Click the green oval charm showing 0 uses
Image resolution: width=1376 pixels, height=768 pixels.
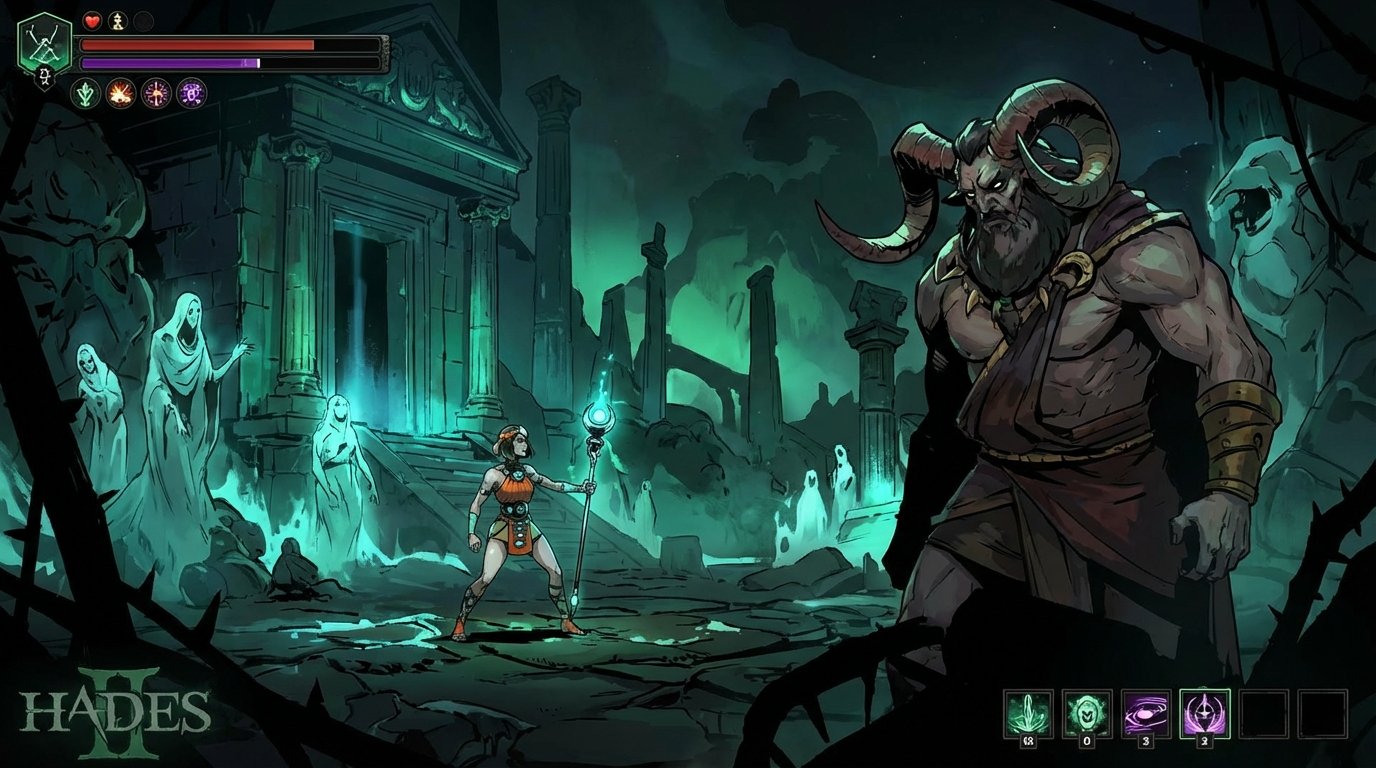[1087, 712]
